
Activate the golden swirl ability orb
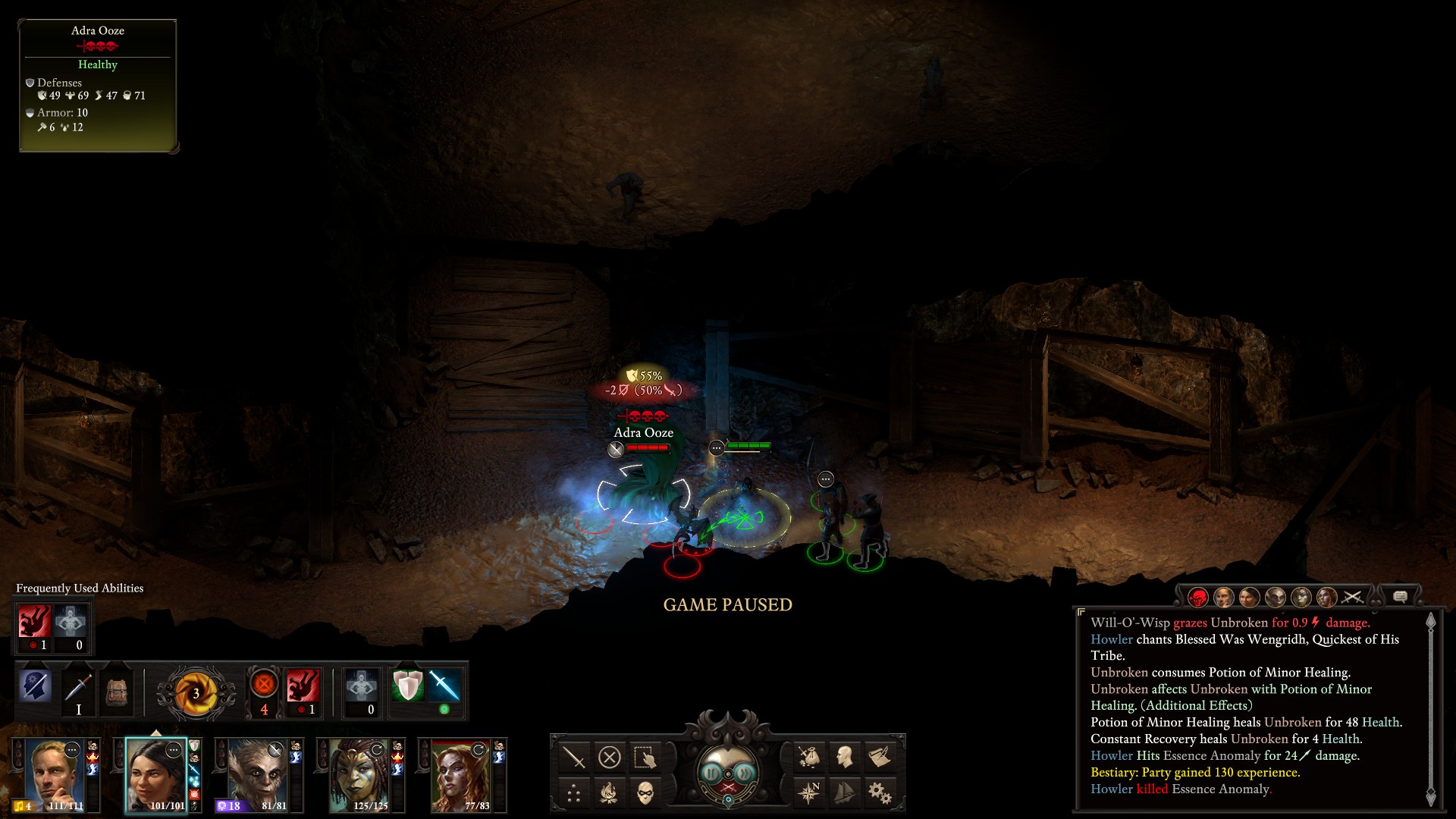196,692
